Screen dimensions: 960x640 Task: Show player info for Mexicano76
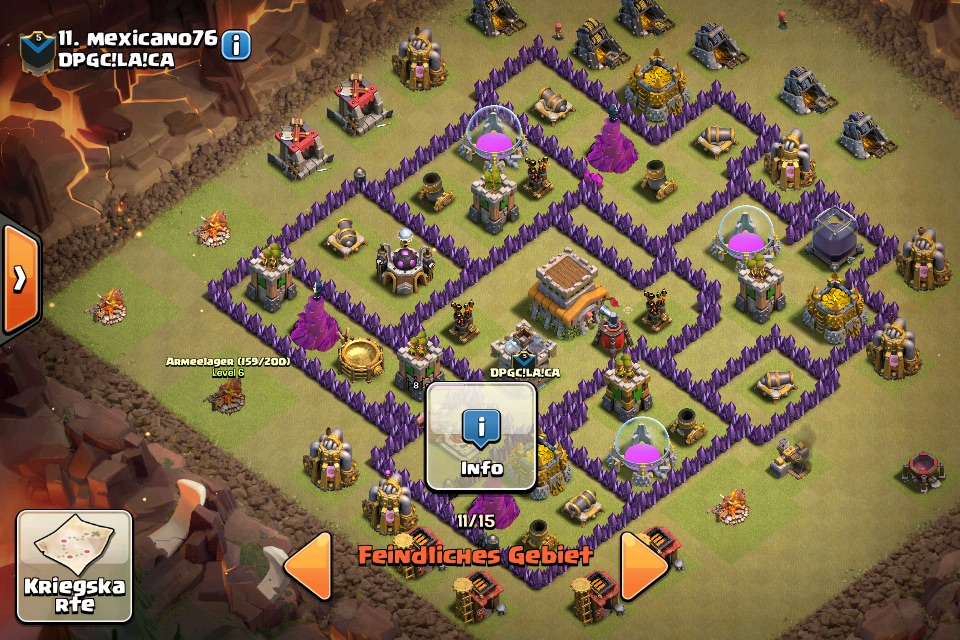tap(236, 45)
